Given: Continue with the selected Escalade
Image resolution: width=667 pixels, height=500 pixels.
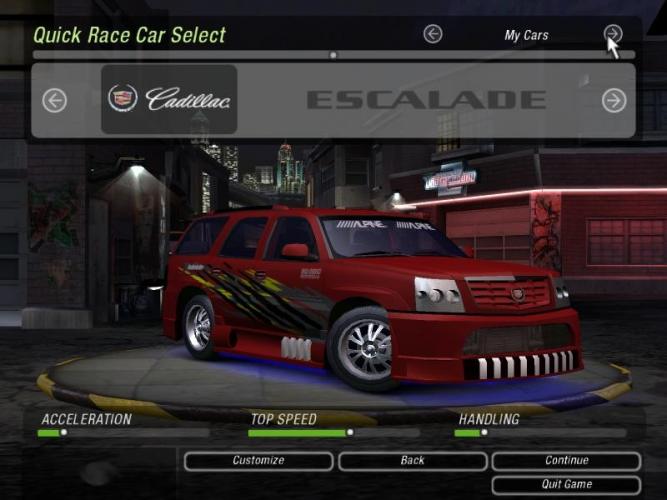Looking at the screenshot, I should 566,461.
